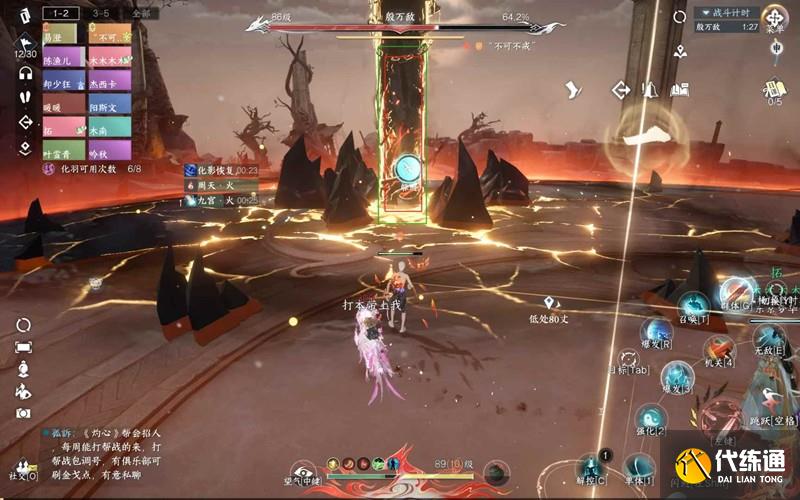Use the 爆发 [R] burst skill
The width and height of the screenshot is (800, 500).
coord(656,332)
